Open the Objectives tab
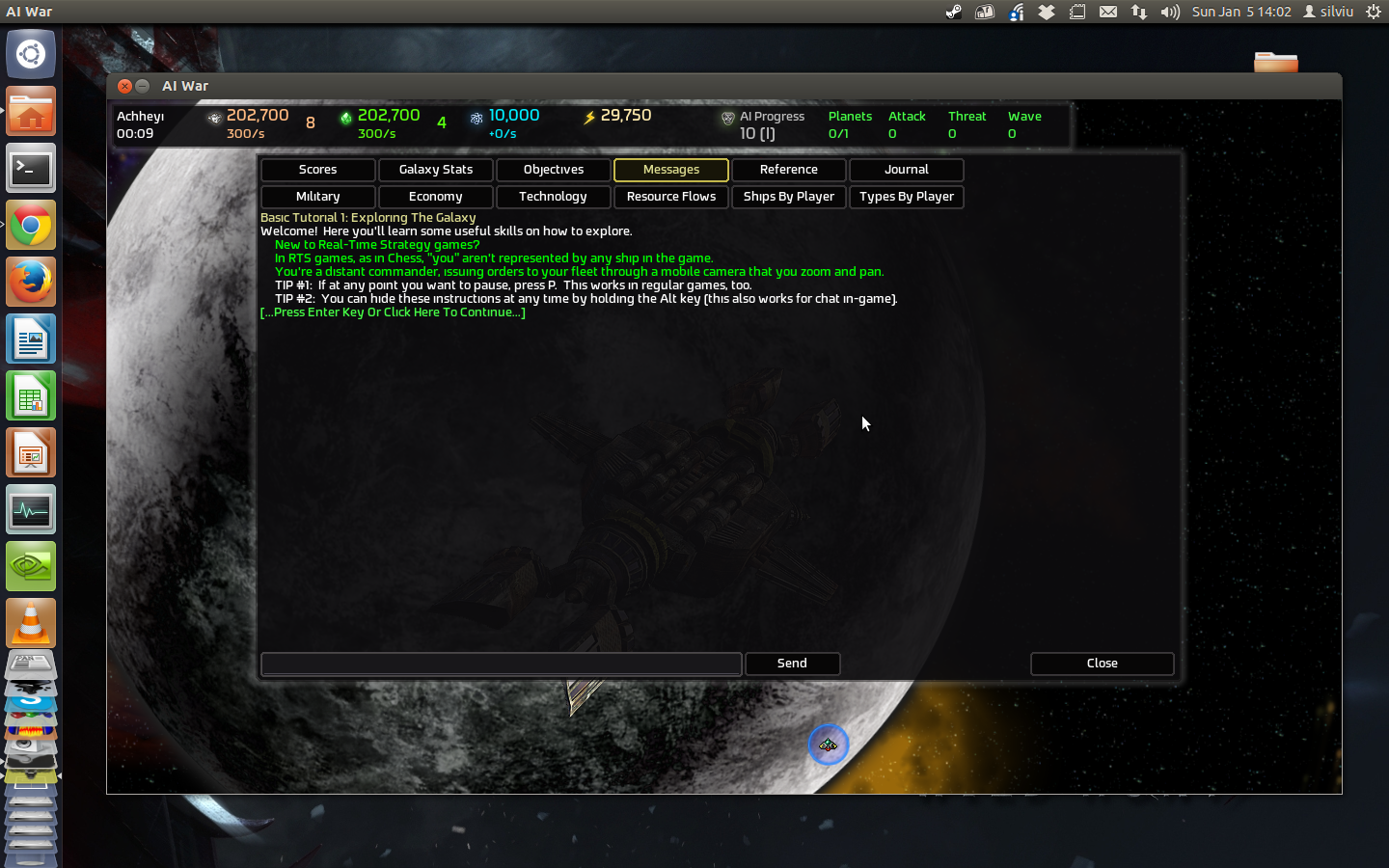The image size is (1389, 868). coord(553,170)
